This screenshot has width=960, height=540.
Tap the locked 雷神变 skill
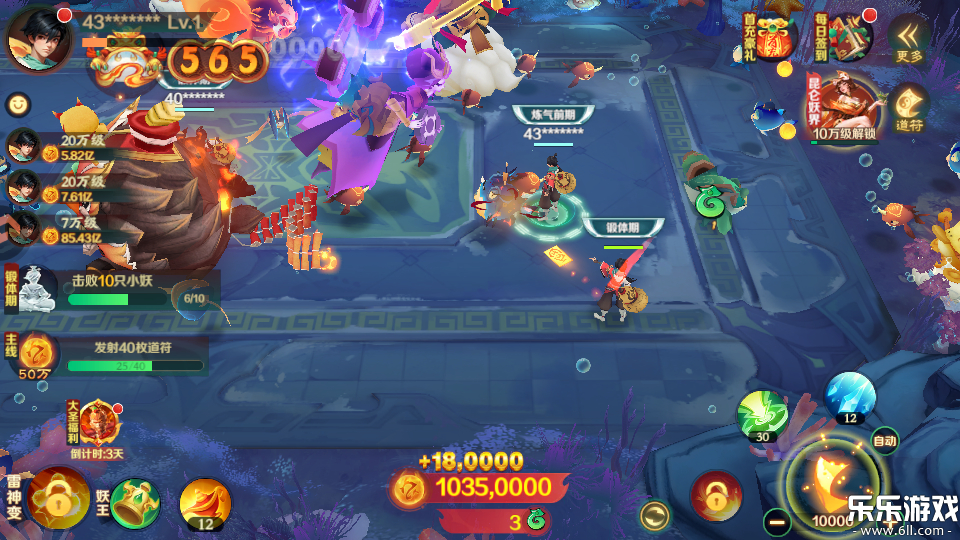58,498
